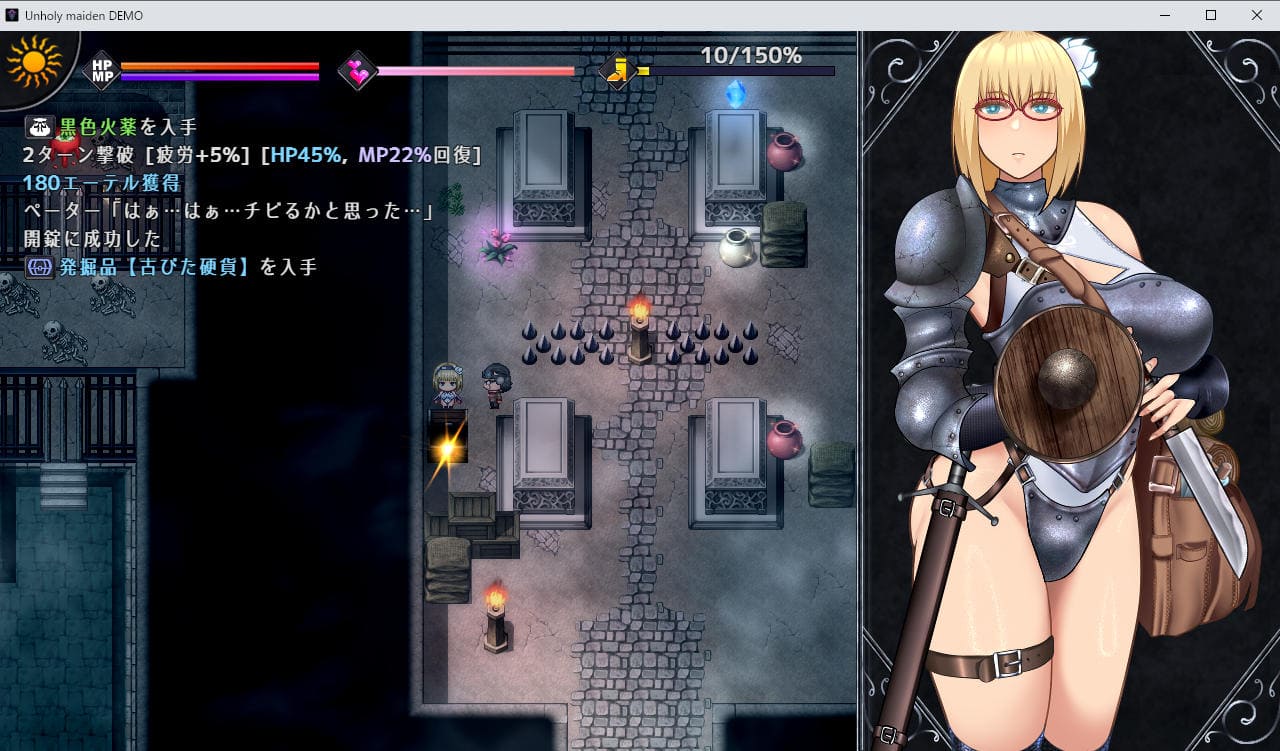The width and height of the screenshot is (1280, 751).
Task: Click the sun daytime icon
Action: point(33,64)
